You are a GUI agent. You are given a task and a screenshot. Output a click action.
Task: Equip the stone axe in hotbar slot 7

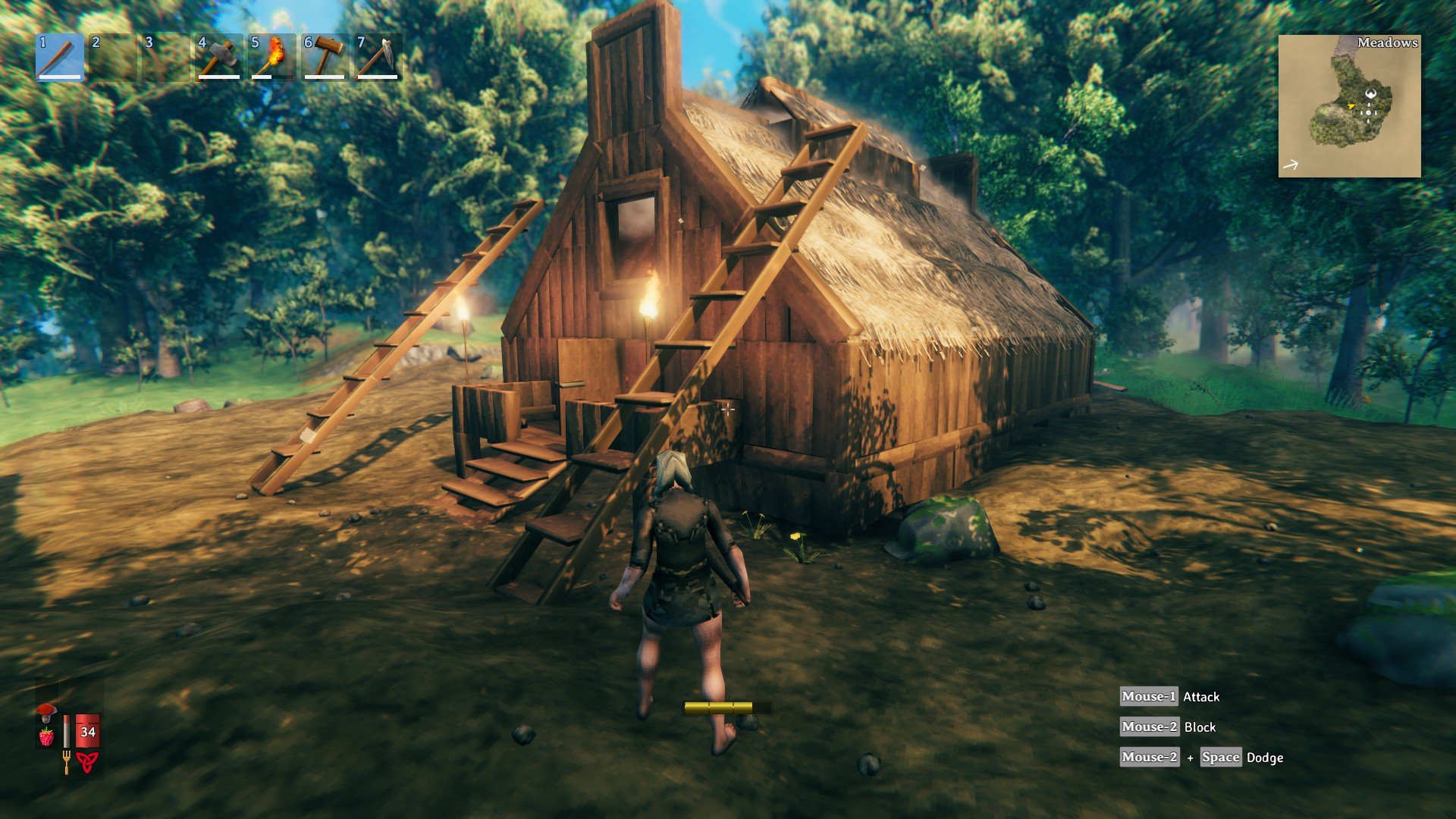click(x=376, y=57)
